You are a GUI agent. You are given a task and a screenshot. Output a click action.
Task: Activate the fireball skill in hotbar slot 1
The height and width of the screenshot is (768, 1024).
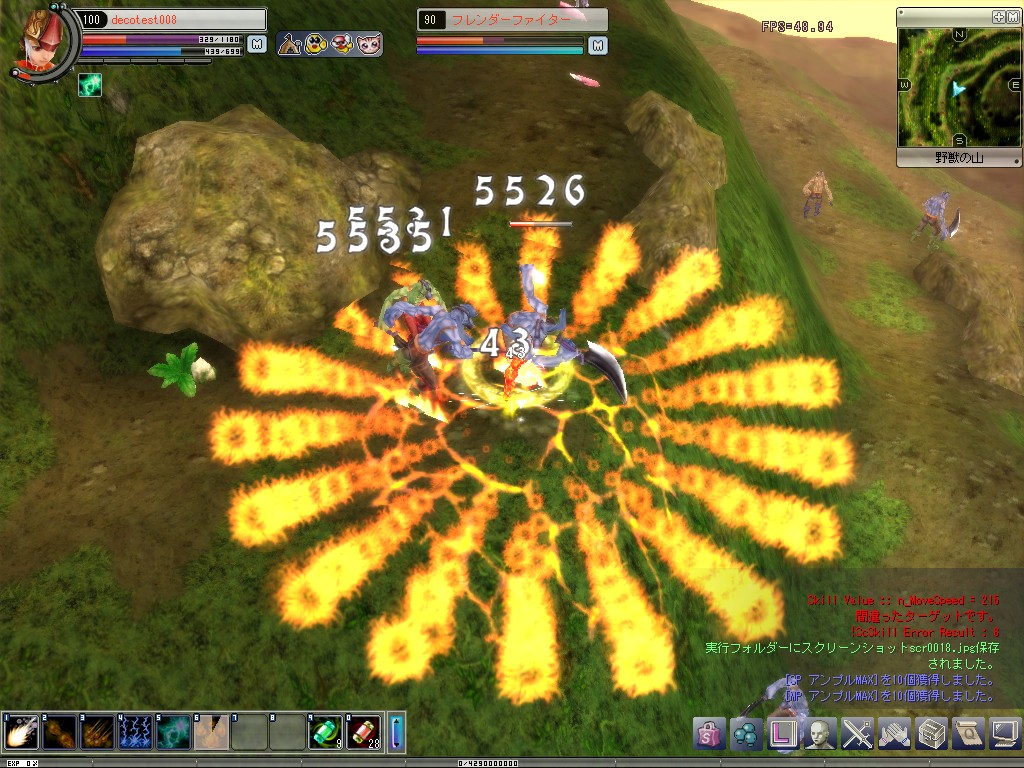[21, 732]
